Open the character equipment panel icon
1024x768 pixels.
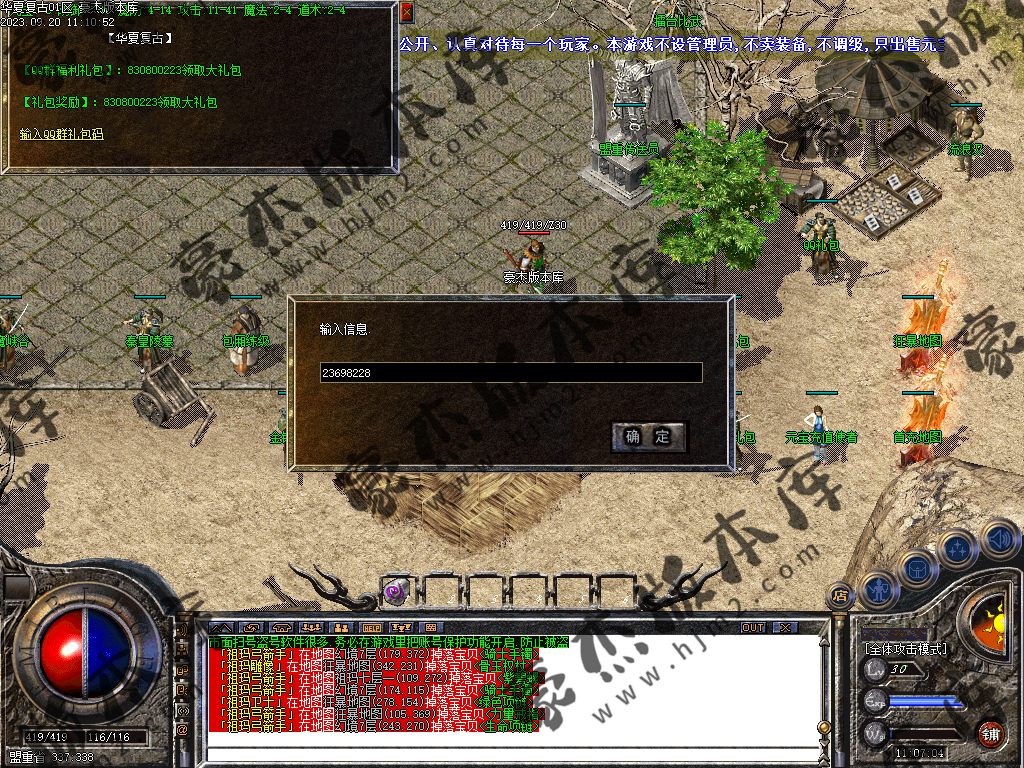tap(876, 588)
